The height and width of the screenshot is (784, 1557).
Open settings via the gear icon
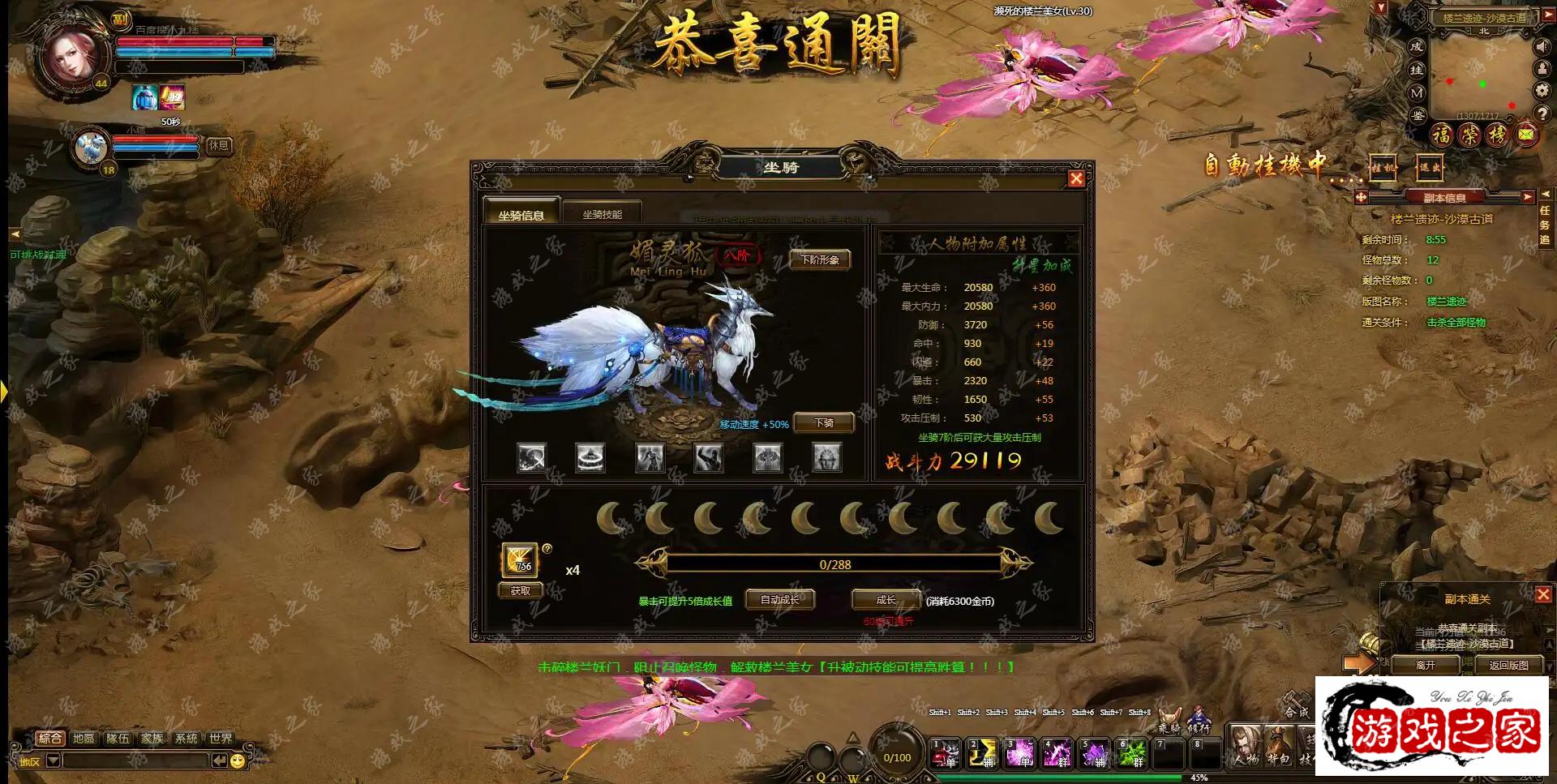(1540, 89)
